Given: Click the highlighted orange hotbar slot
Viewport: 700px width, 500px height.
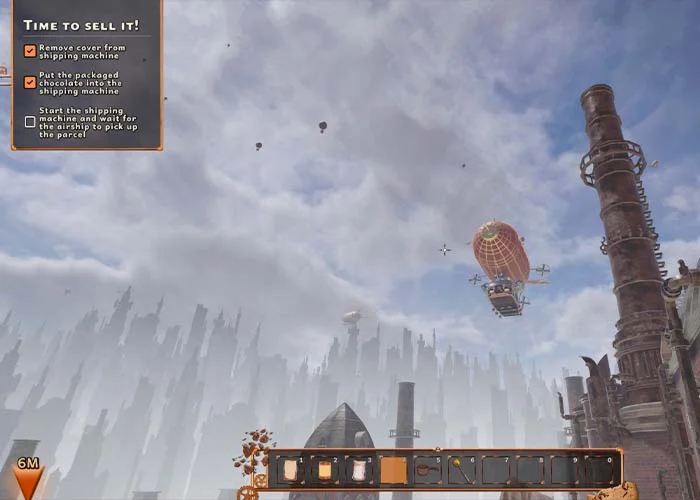Looking at the screenshot, I should pos(393,470).
